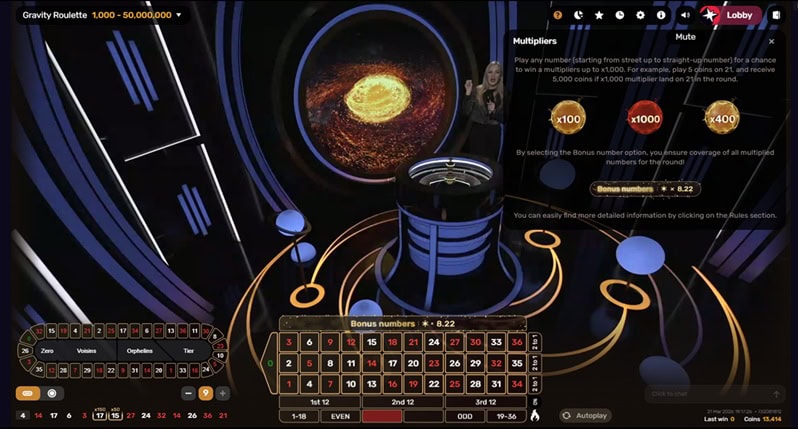Toggle Autoplay
The image size is (798, 429).
[x=586, y=415]
